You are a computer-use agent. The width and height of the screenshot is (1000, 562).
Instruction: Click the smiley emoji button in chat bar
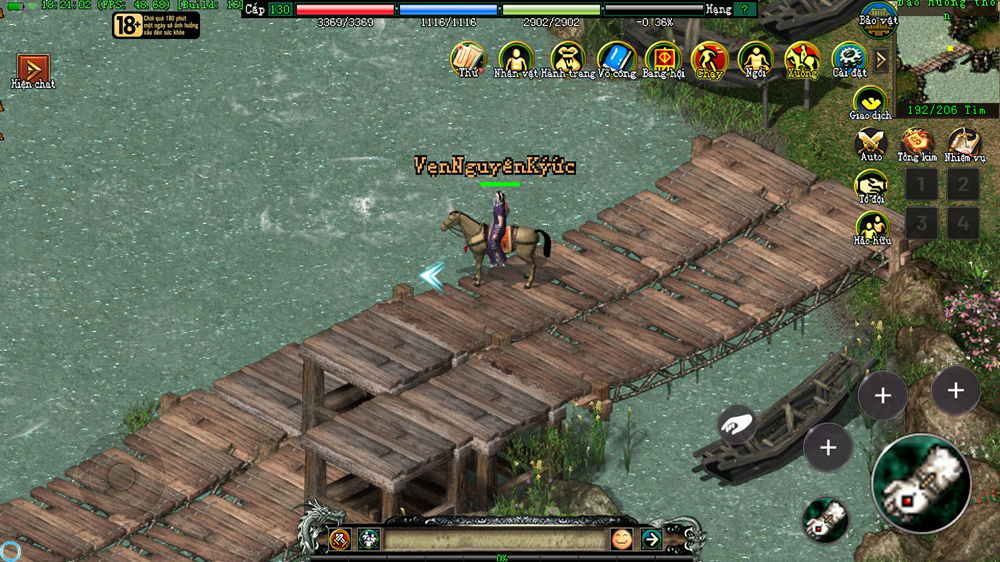click(x=622, y=539)
